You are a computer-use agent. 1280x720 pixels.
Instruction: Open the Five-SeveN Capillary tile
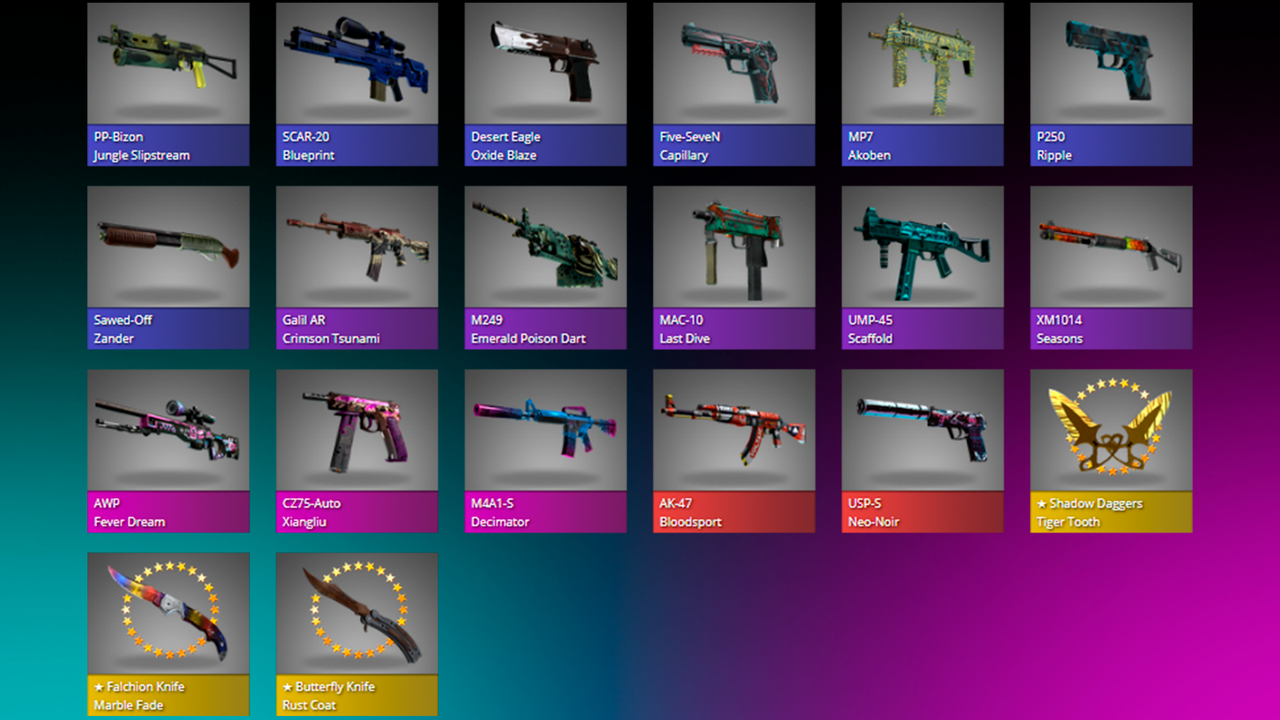tap(734, 83)
